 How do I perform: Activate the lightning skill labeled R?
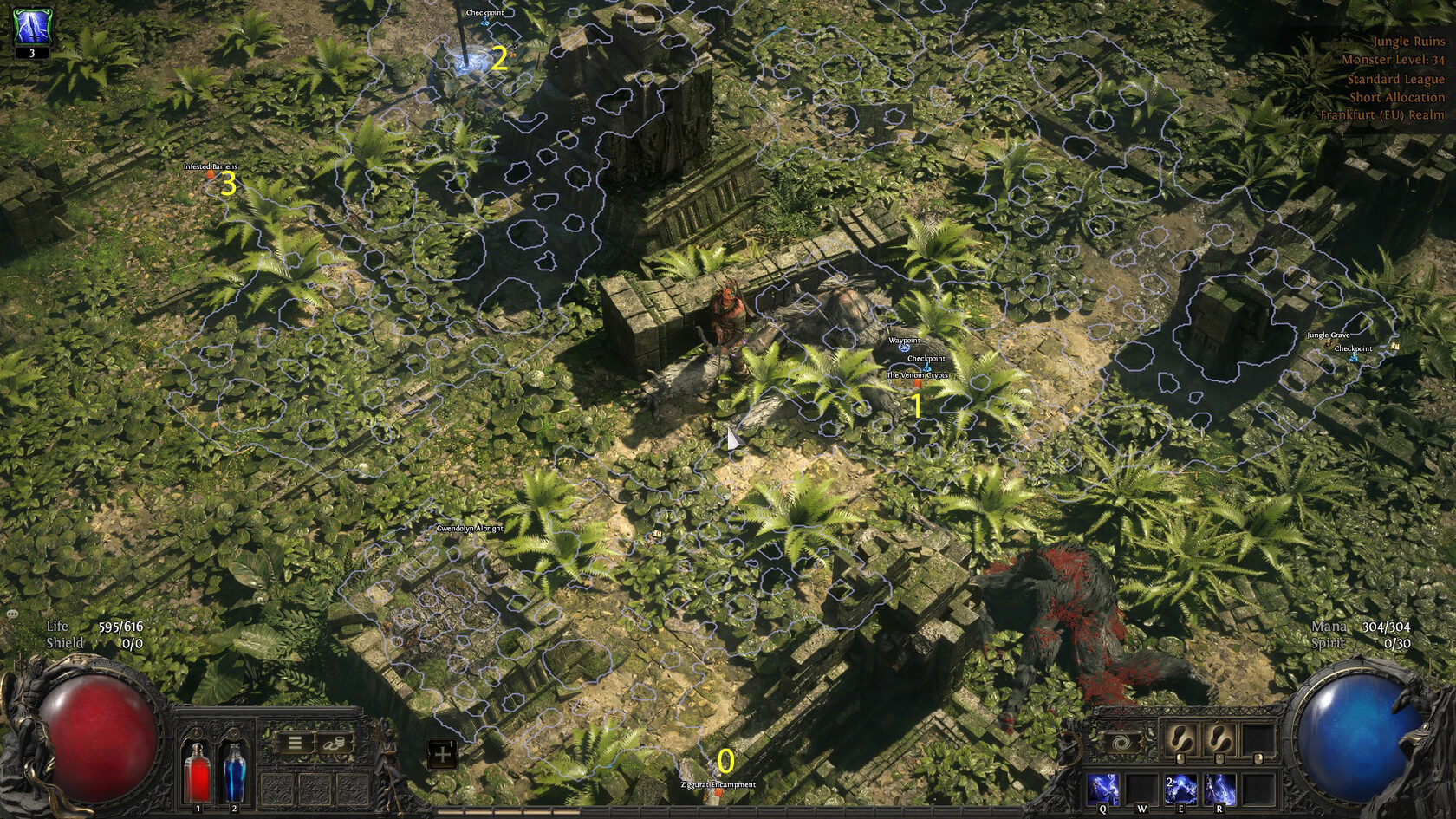pyautogui.click(x=1219, y=790)
